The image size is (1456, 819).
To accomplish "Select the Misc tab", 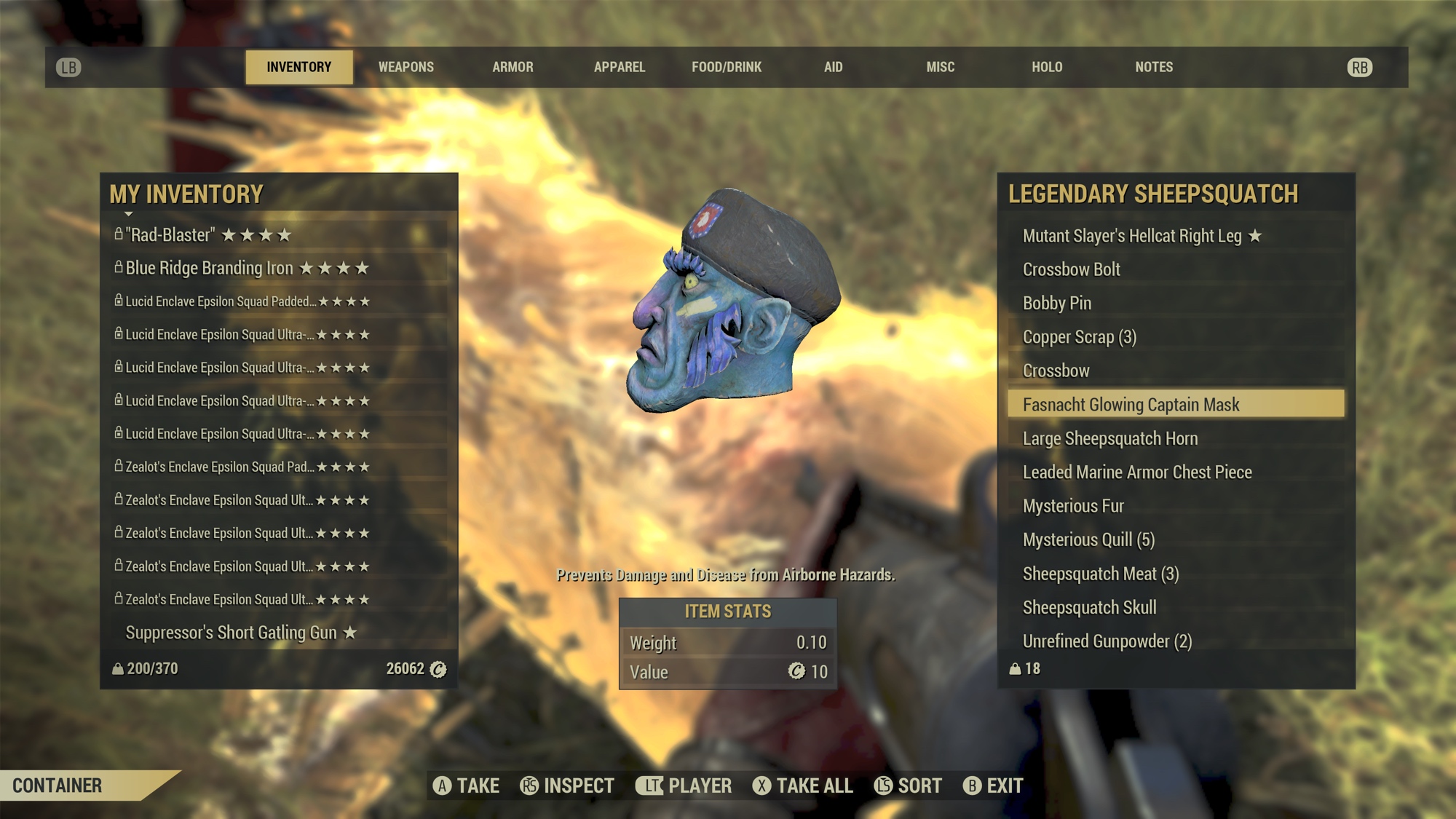I will click(x=940, y=67).
